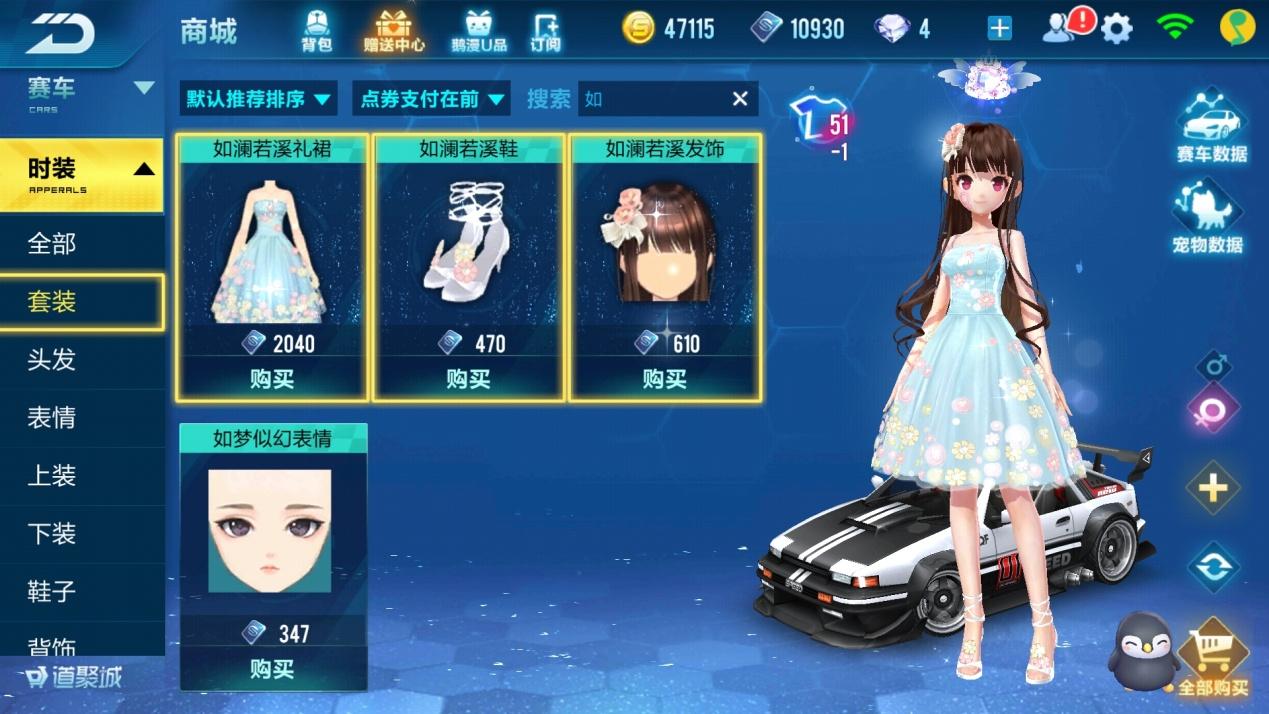Buy the 如澜若溪鞋 shoes
This screenshot has height=714, width=1269.
[x=468, y=379]
